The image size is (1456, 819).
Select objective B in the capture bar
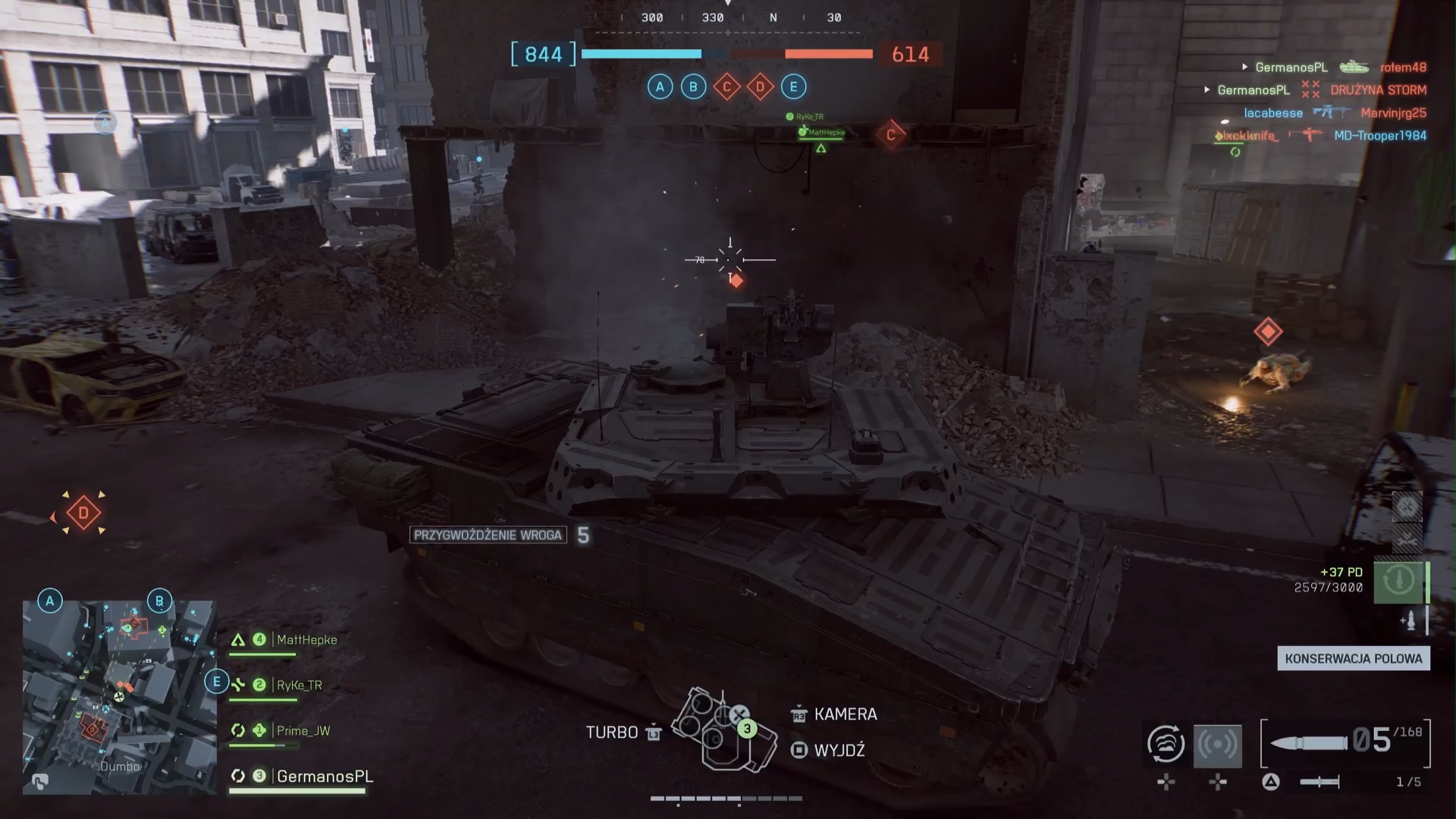coord(693,87)
